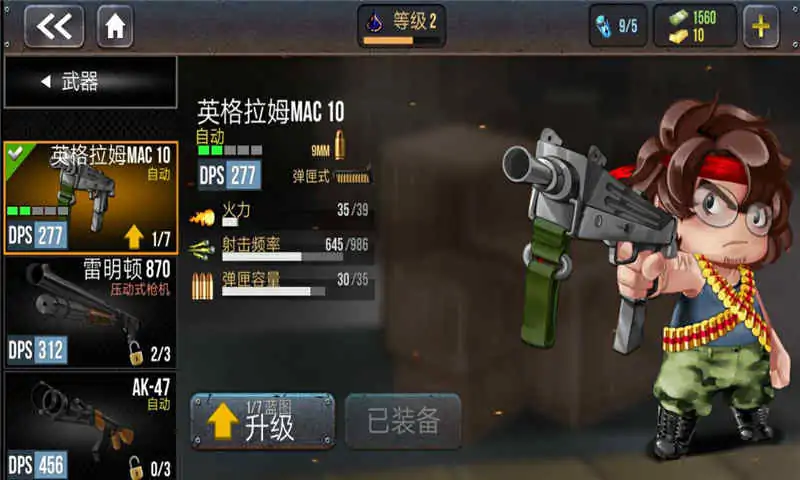Open the home screen button
The width and height of the screenshot is (800, 480).
(x=115, y=26)
